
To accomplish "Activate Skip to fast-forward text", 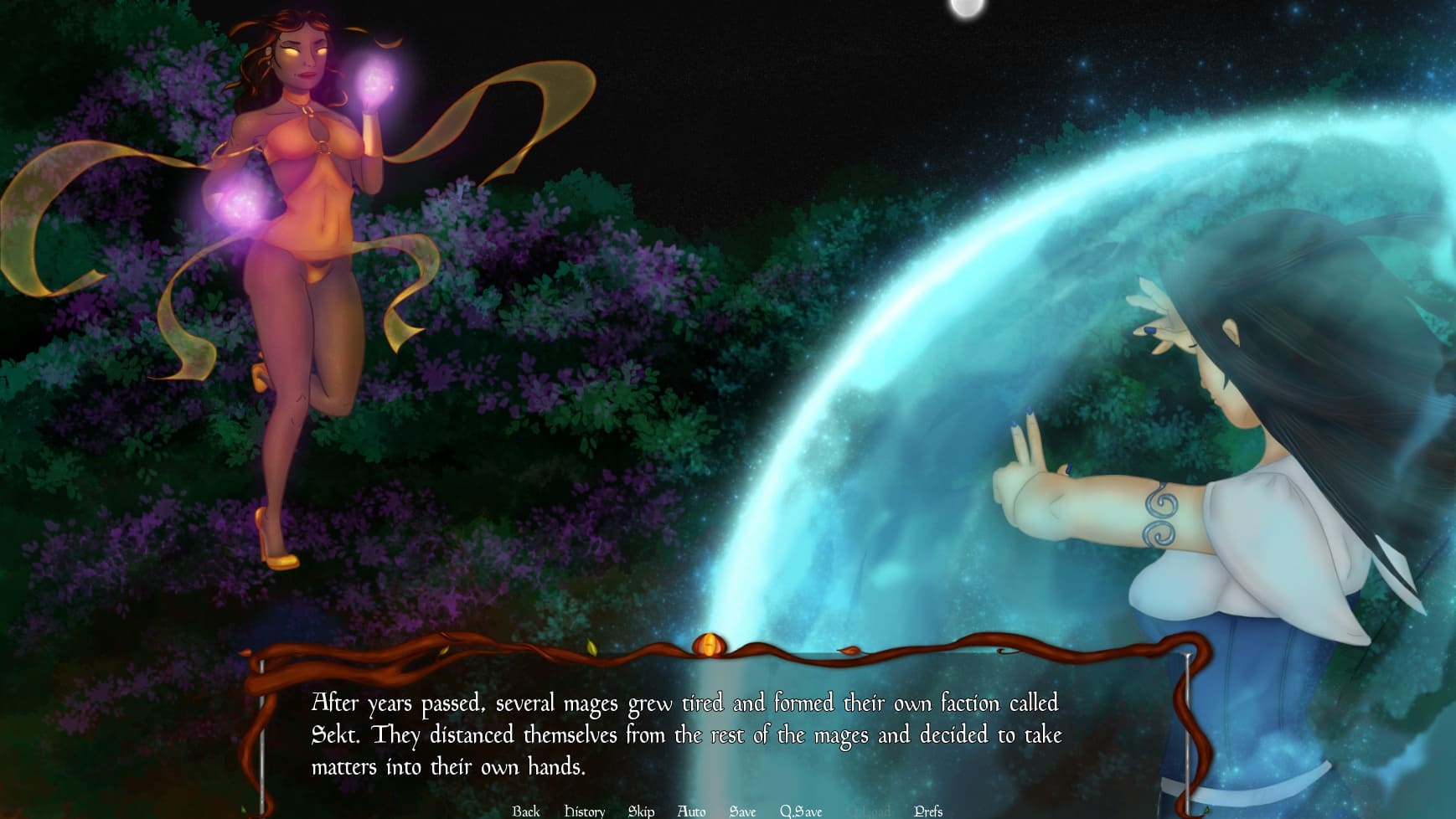I will point(641,811).
